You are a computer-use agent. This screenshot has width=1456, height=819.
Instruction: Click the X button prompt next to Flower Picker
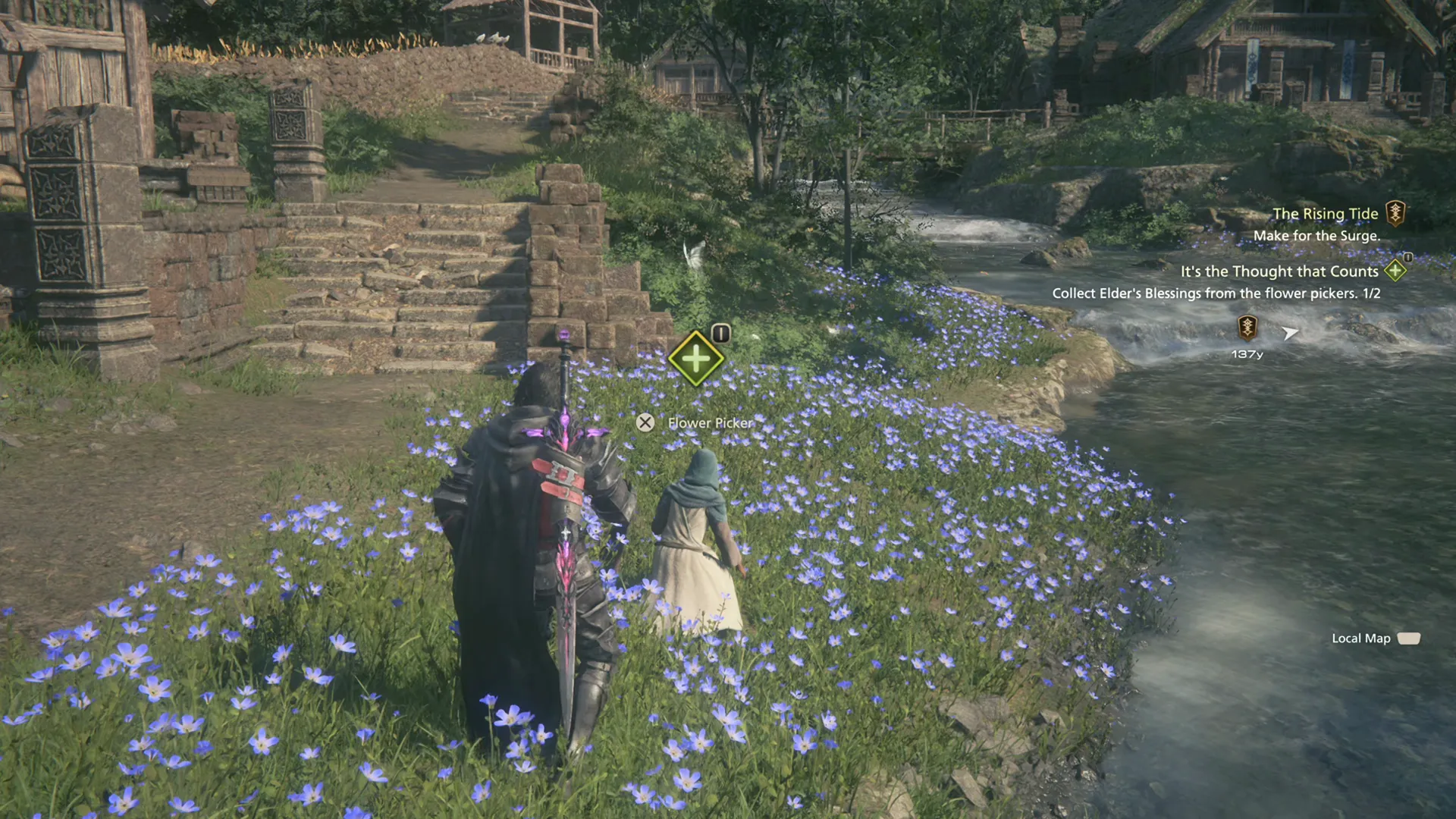tap(645, 422)
